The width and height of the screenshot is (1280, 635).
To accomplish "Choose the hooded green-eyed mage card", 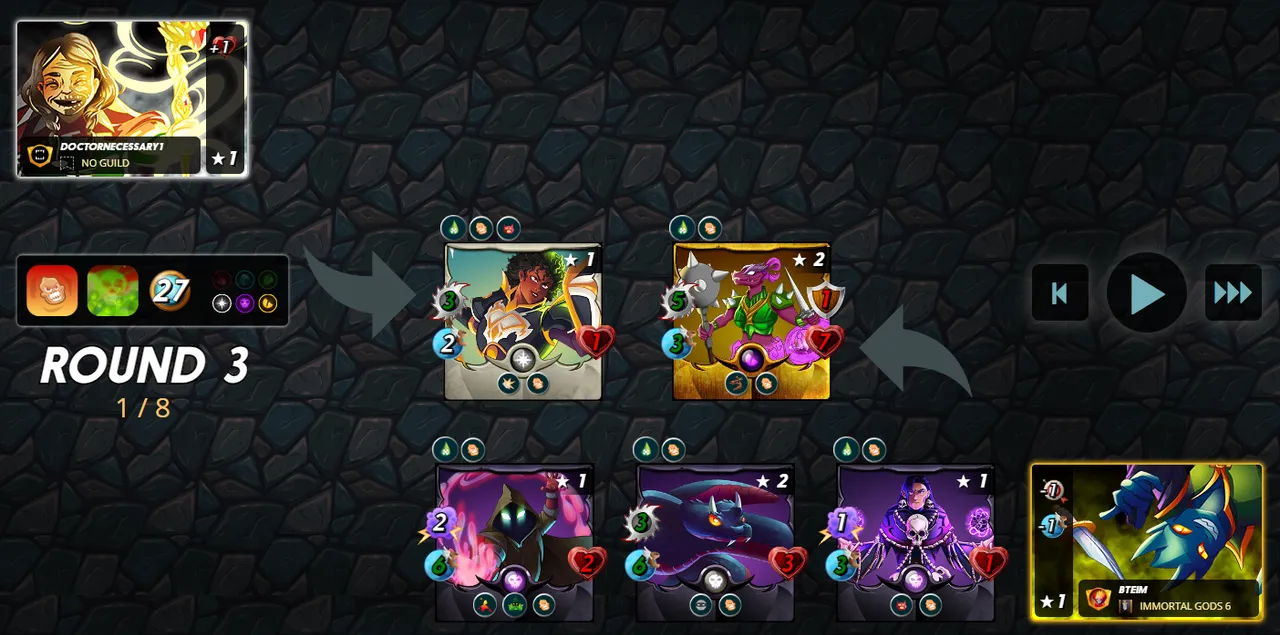I will click(x=514, y=541).
